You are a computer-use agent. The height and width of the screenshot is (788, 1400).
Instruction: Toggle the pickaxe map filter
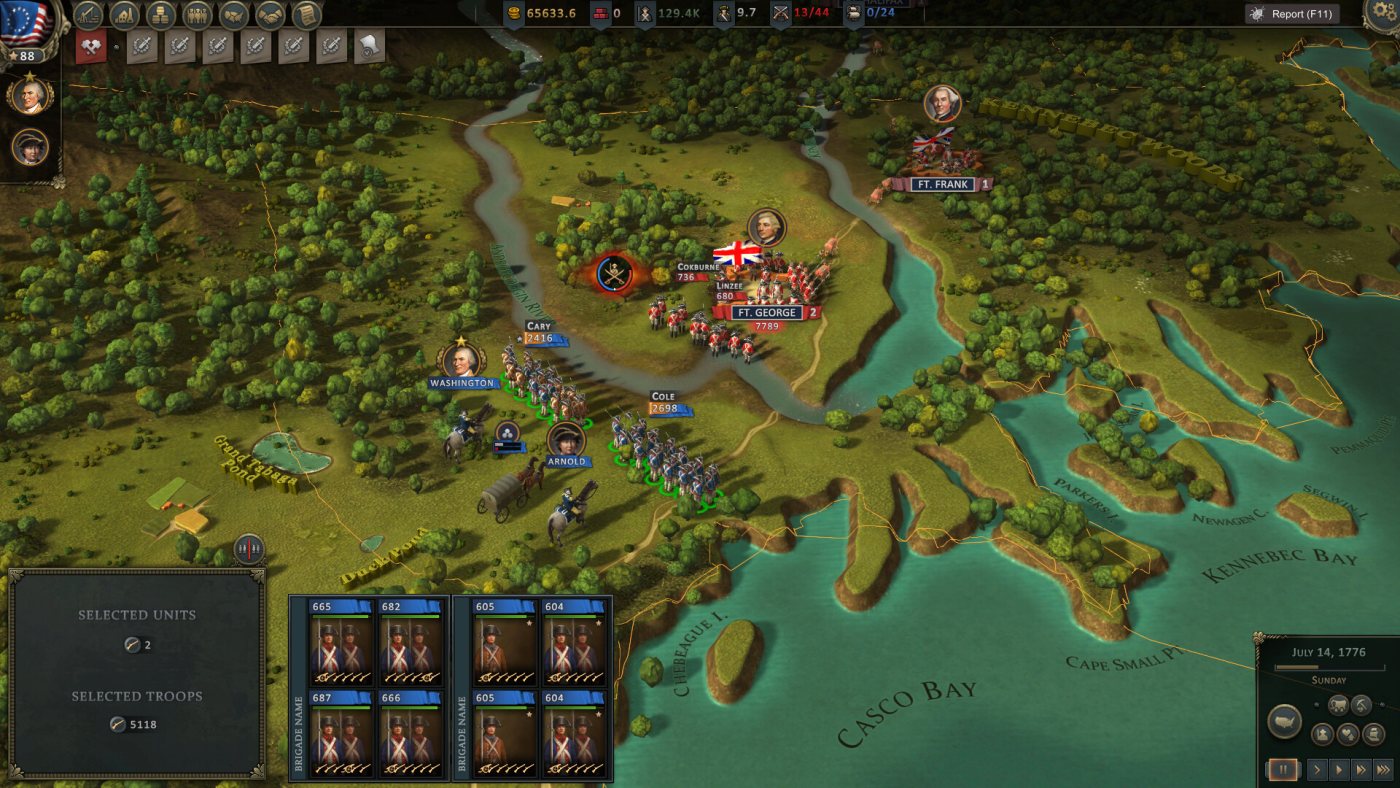(1362, 705)
